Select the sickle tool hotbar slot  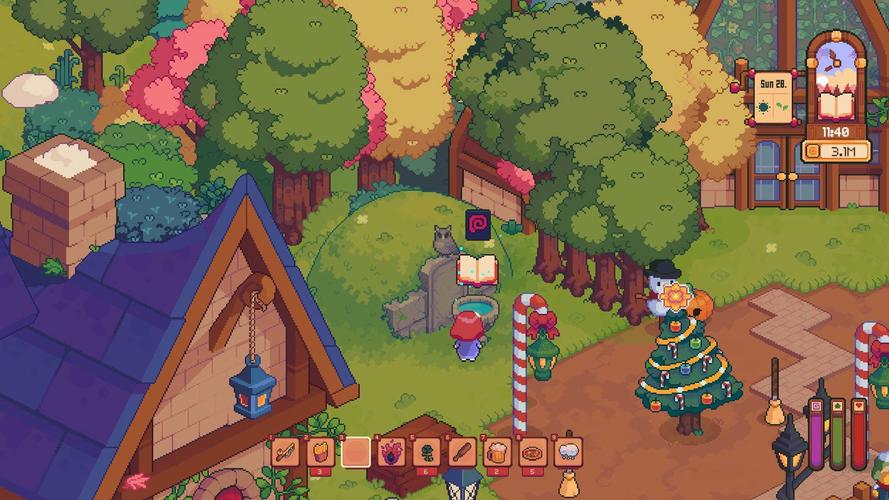(285, 452)
